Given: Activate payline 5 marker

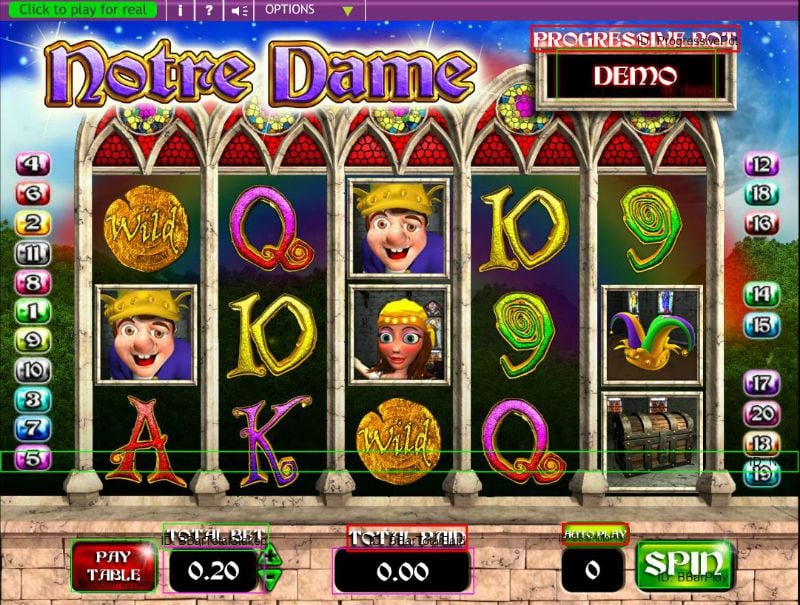Looking at the screenshot, I should pyautogui.click(x=33, y=458).
